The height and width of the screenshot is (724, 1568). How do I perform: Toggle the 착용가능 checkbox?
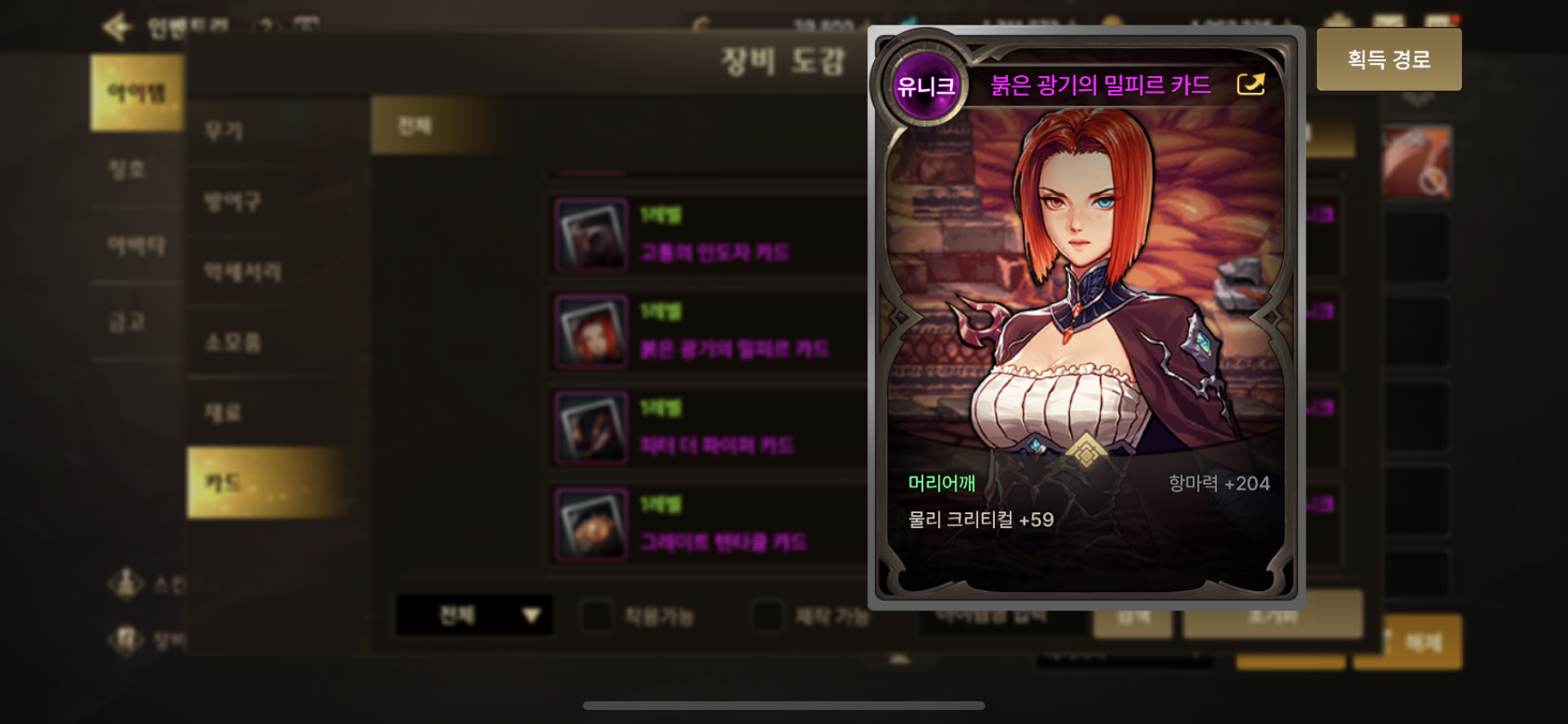[x=597, y=616]
